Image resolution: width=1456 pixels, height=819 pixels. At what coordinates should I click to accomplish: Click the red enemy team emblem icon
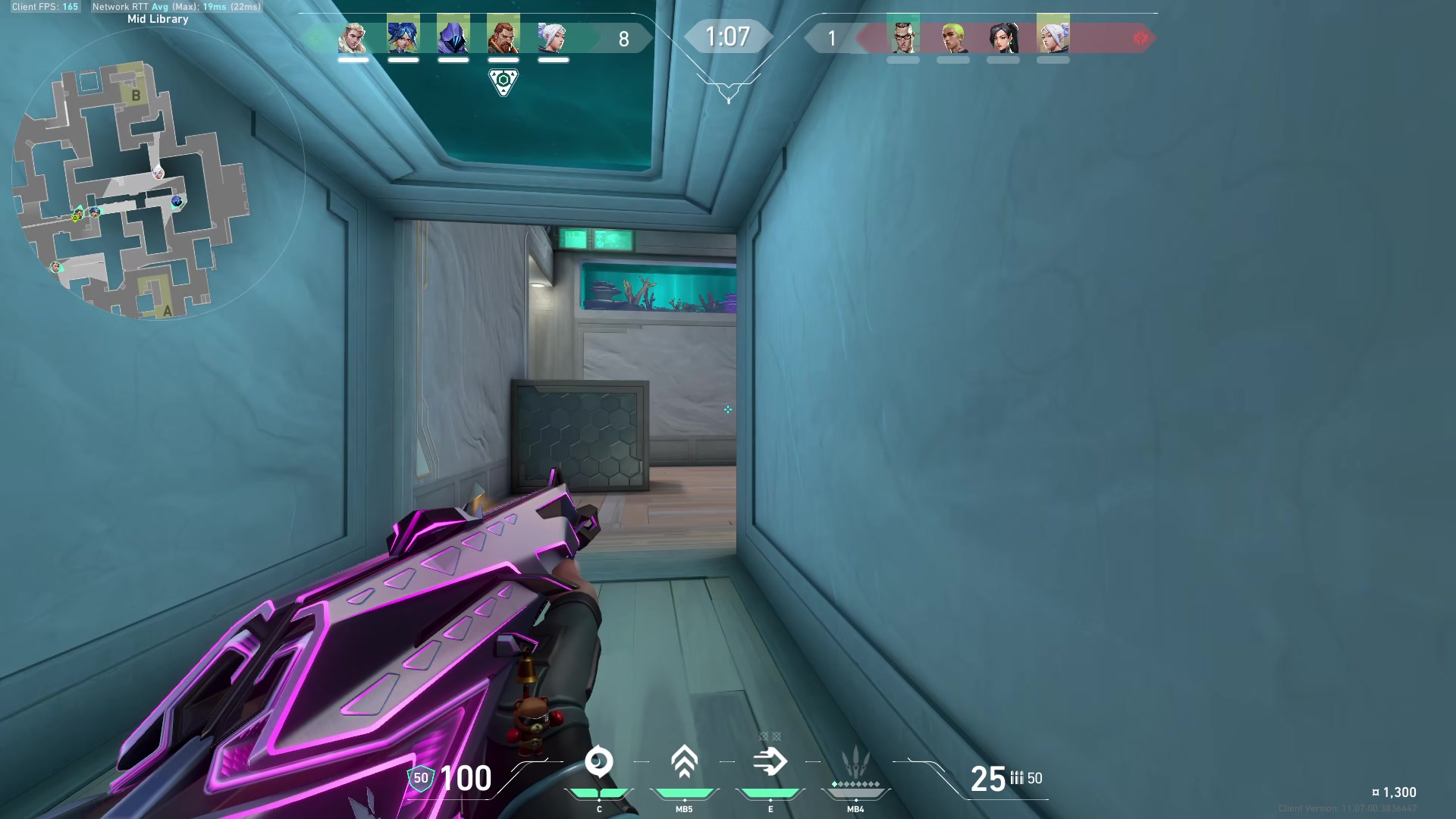tap(1141, 36)
